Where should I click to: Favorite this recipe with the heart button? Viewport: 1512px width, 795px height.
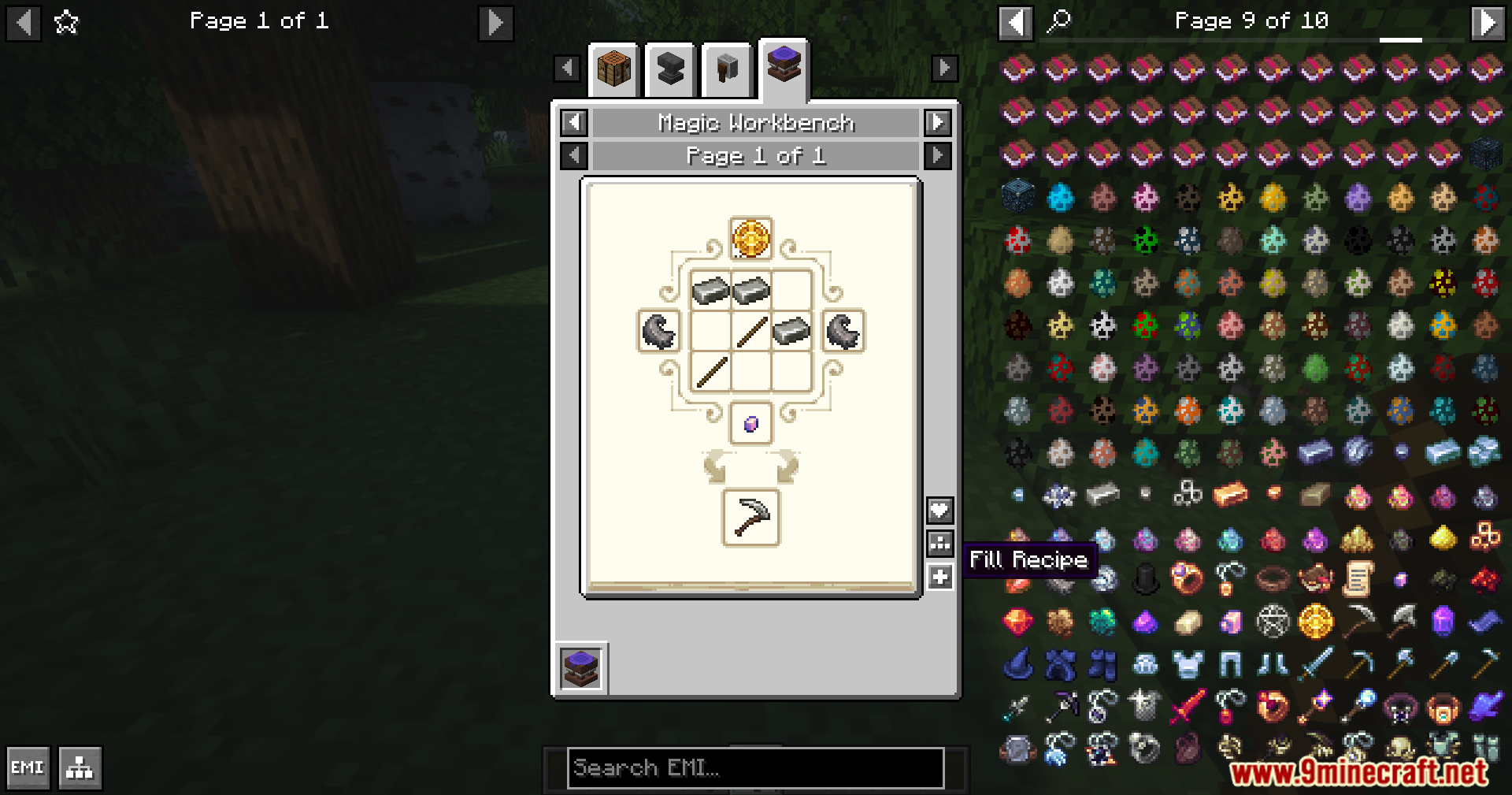[938, 510]
